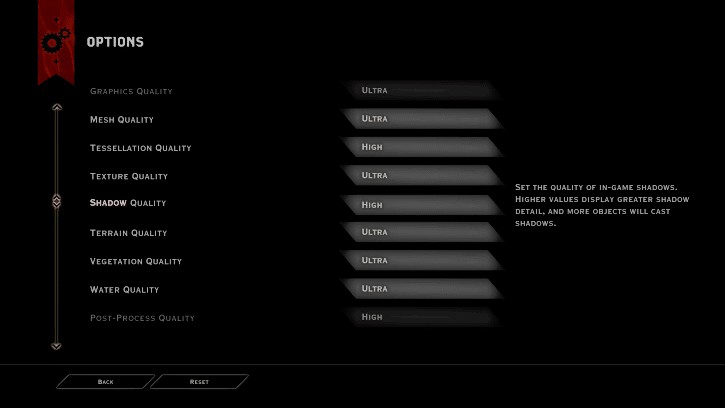This screenshot has width=725, height=408.
Task: Select the Graphics Quality row
Action: pos(131,91)
